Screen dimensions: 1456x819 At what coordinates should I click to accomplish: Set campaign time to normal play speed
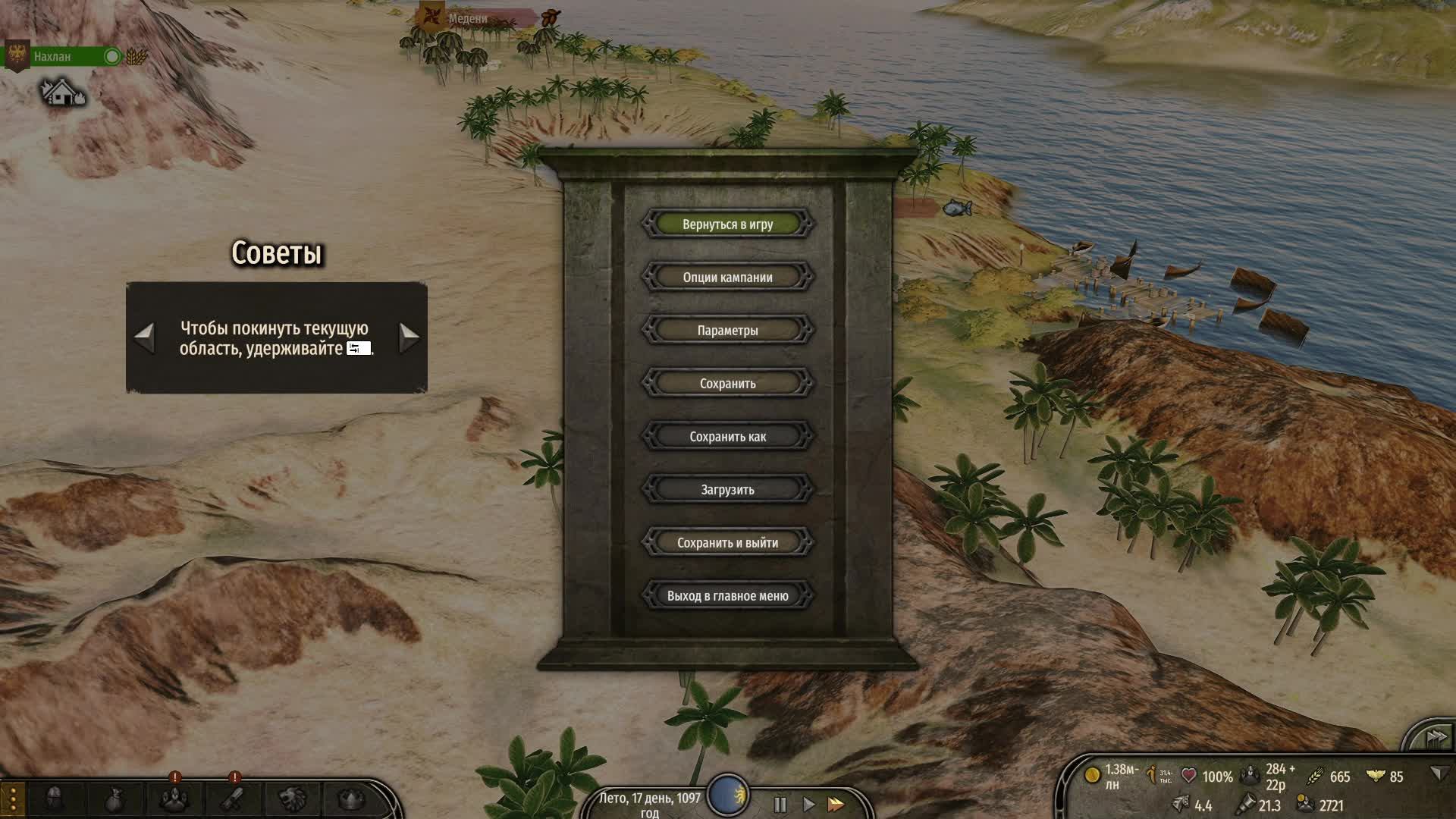tap(808, 804)
